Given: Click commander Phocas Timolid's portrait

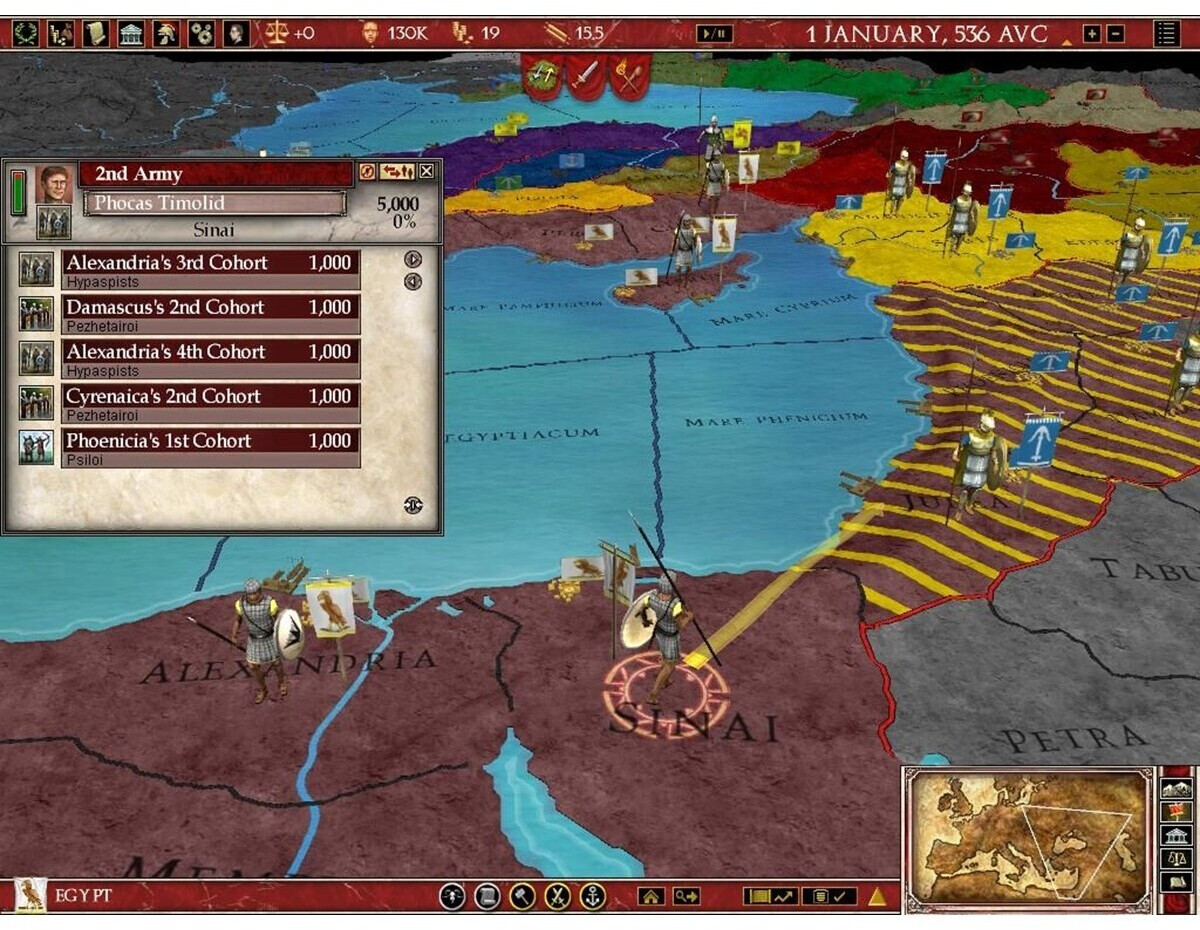Looking at the screenshot, I should (55, 185).
